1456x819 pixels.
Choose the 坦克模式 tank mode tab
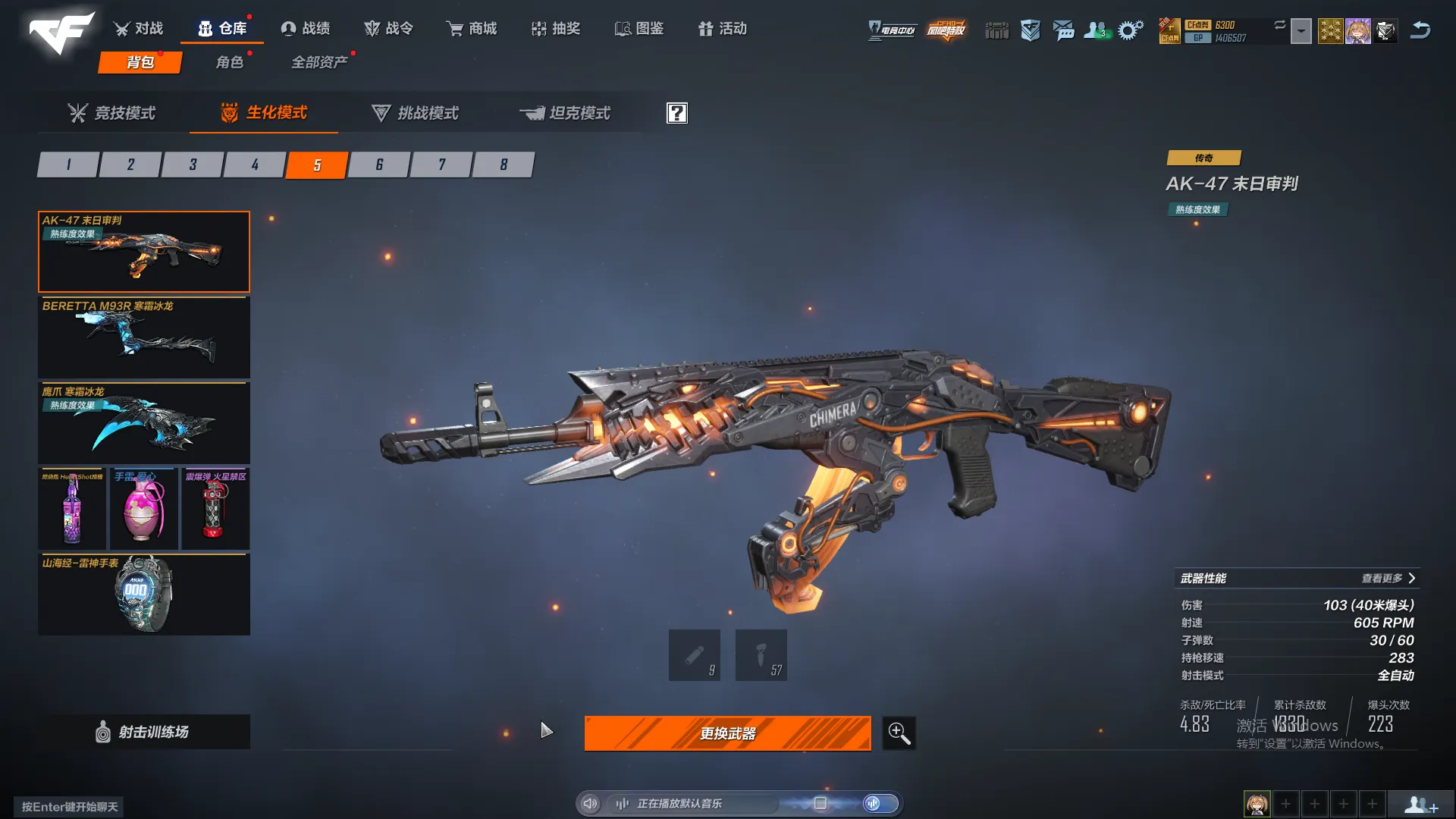(x=565, y=113)
